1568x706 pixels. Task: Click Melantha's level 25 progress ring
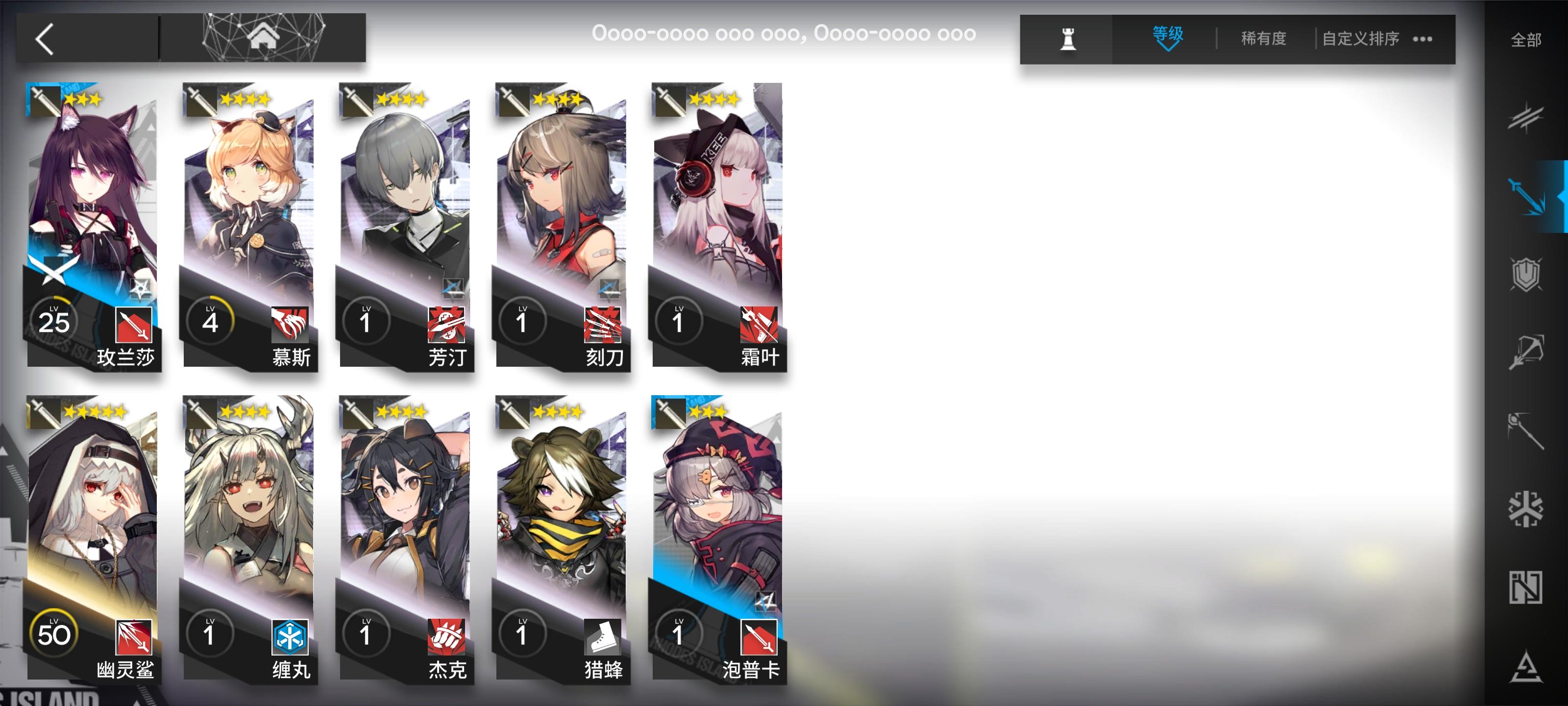(55, 322)
